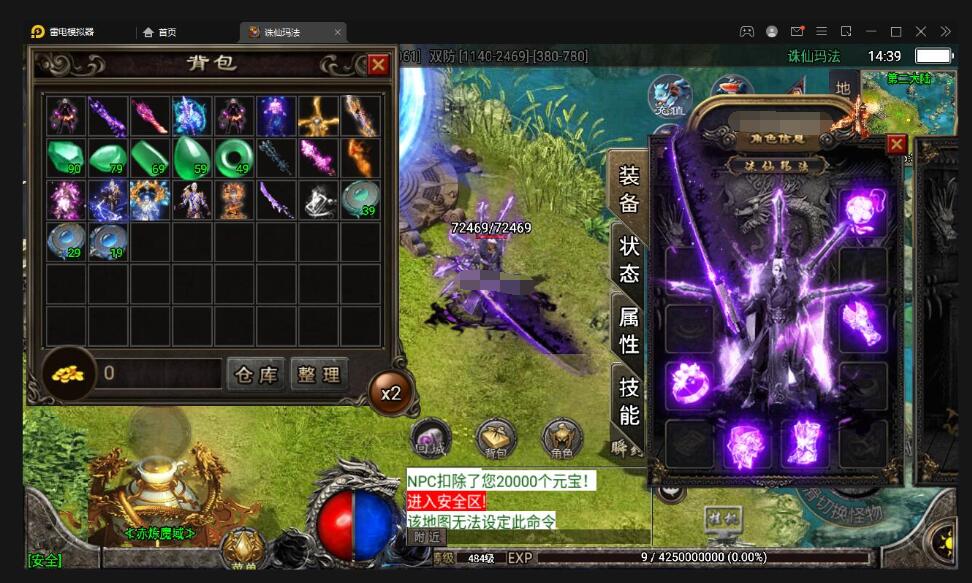Image resolution: width=972 pixels, height=583 pixels.
Task: Open the 仓库 warehouse
Action: (255, 375)
